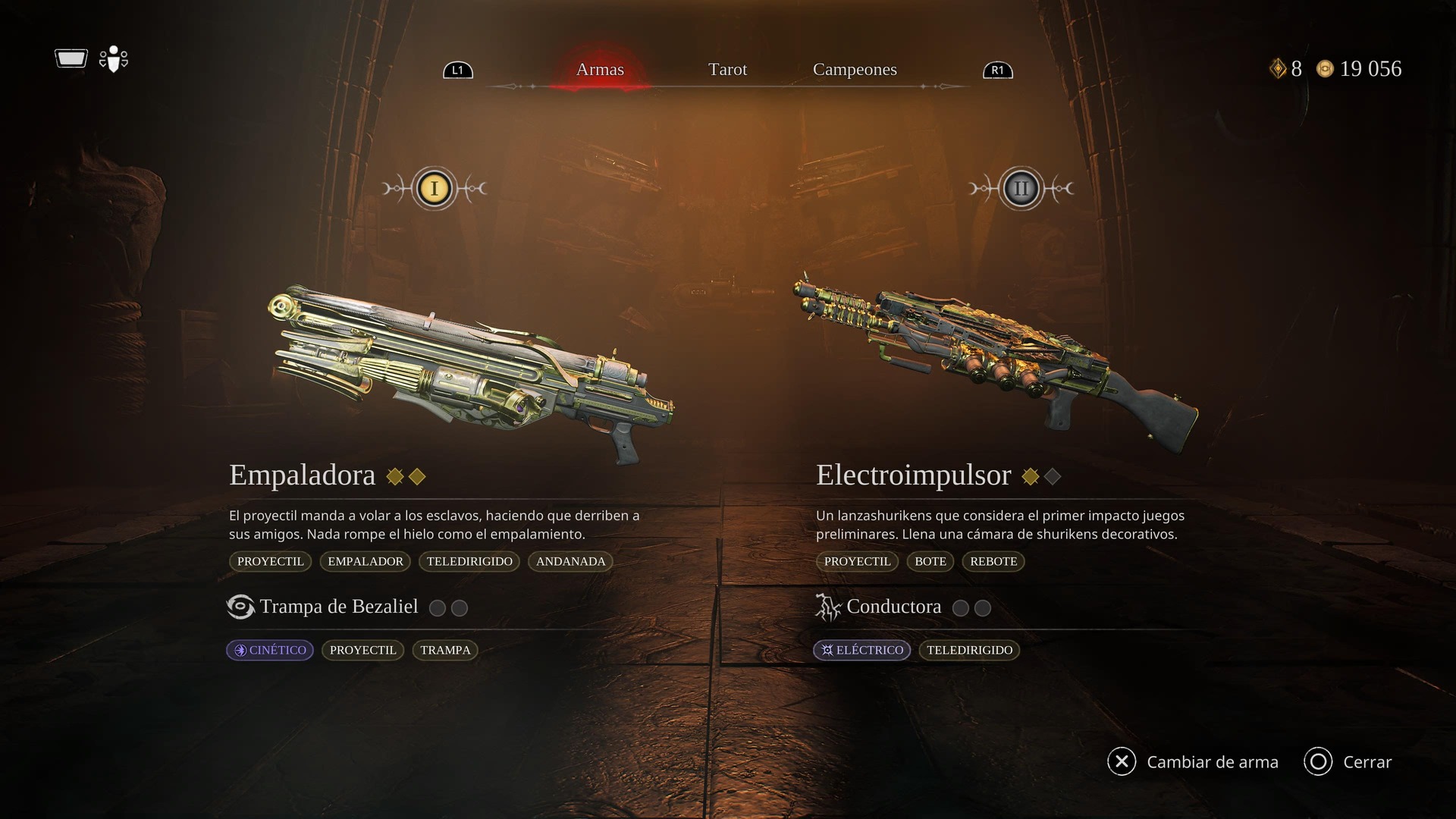
Task: Click the EMPALADOR tag
Action: (366, 561)
